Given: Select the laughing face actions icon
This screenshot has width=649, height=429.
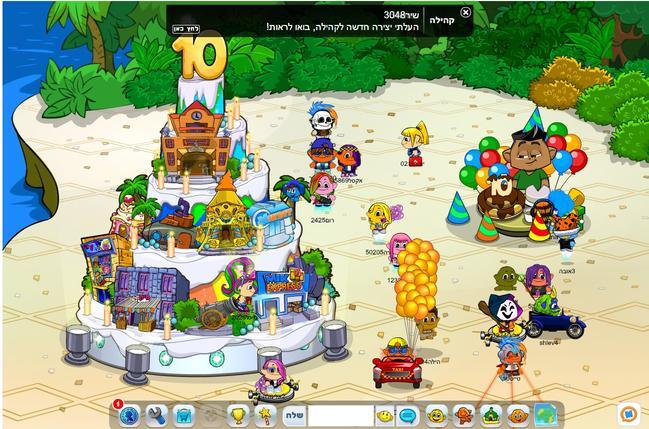Looking at the screenshot, I should pyautogui.click(x=437, y=414).
